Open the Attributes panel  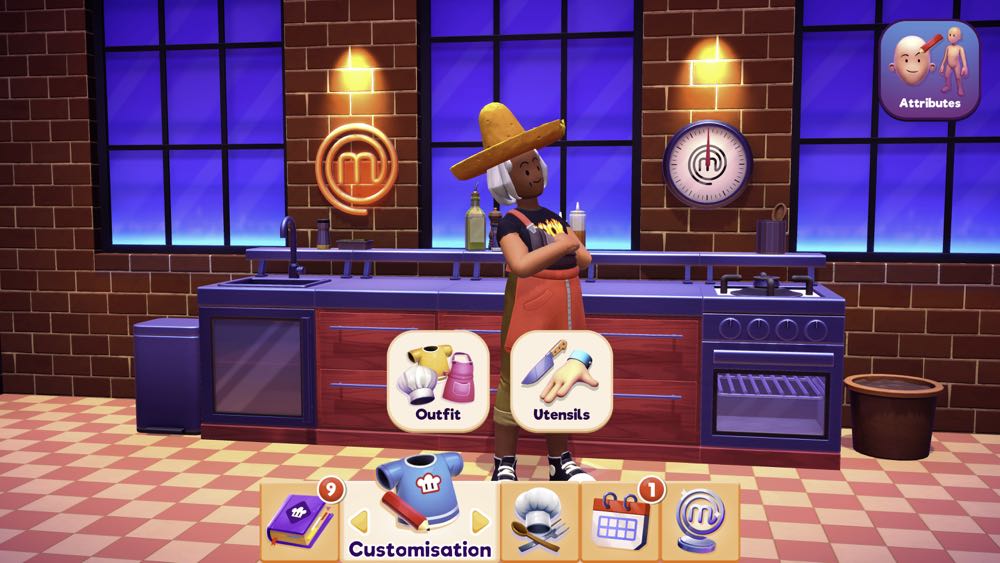[x=929, y=70]
